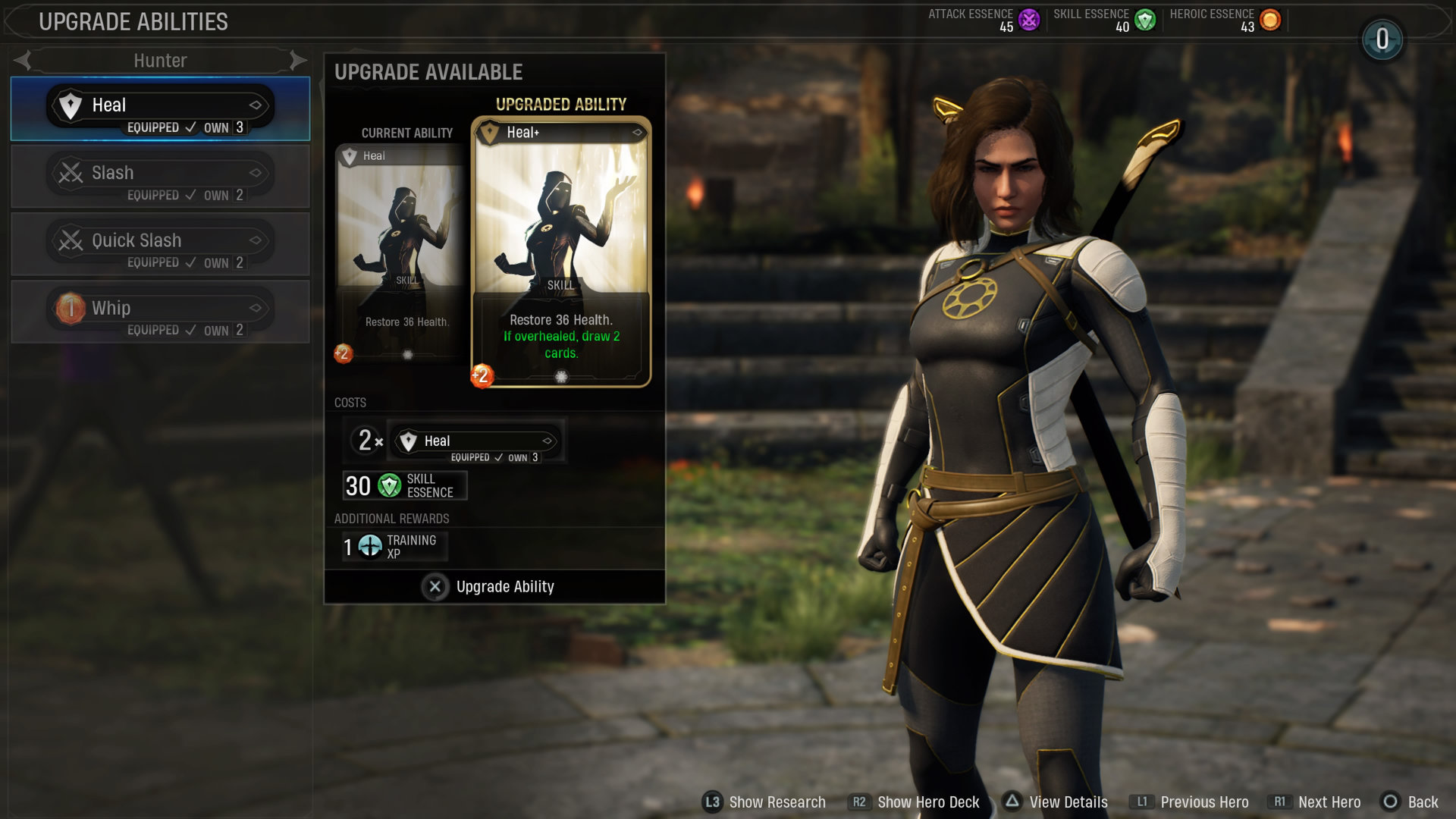
Task: Open View Details in the bottom bar
Action: [1055, 802]
